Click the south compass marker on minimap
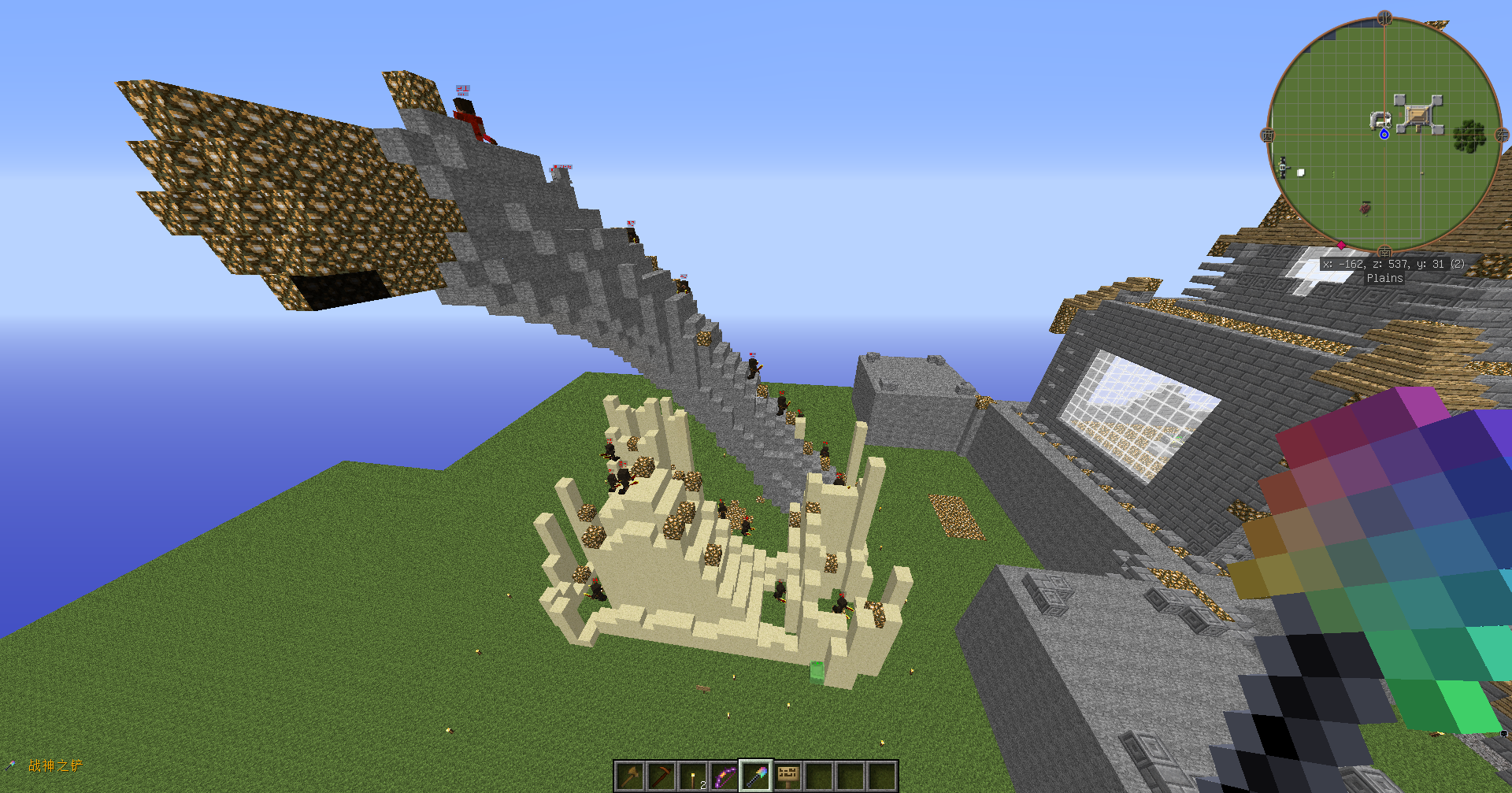1512x793 pixels. point(1384,251)
